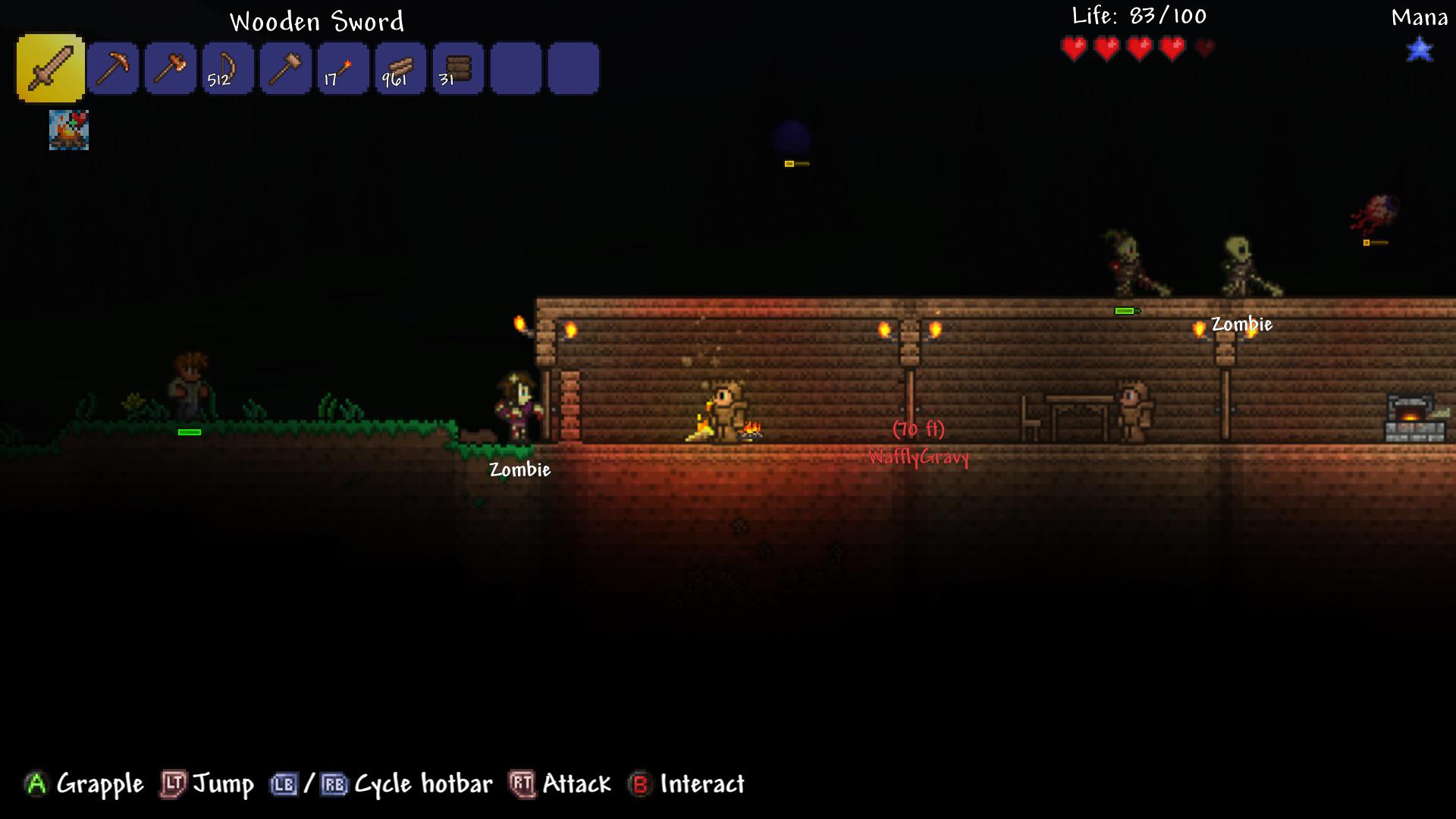This screenshot has width=1456, height=819.
Task: Click the Cozy Fire campfire buff icon
Action: tap(69, 130)
